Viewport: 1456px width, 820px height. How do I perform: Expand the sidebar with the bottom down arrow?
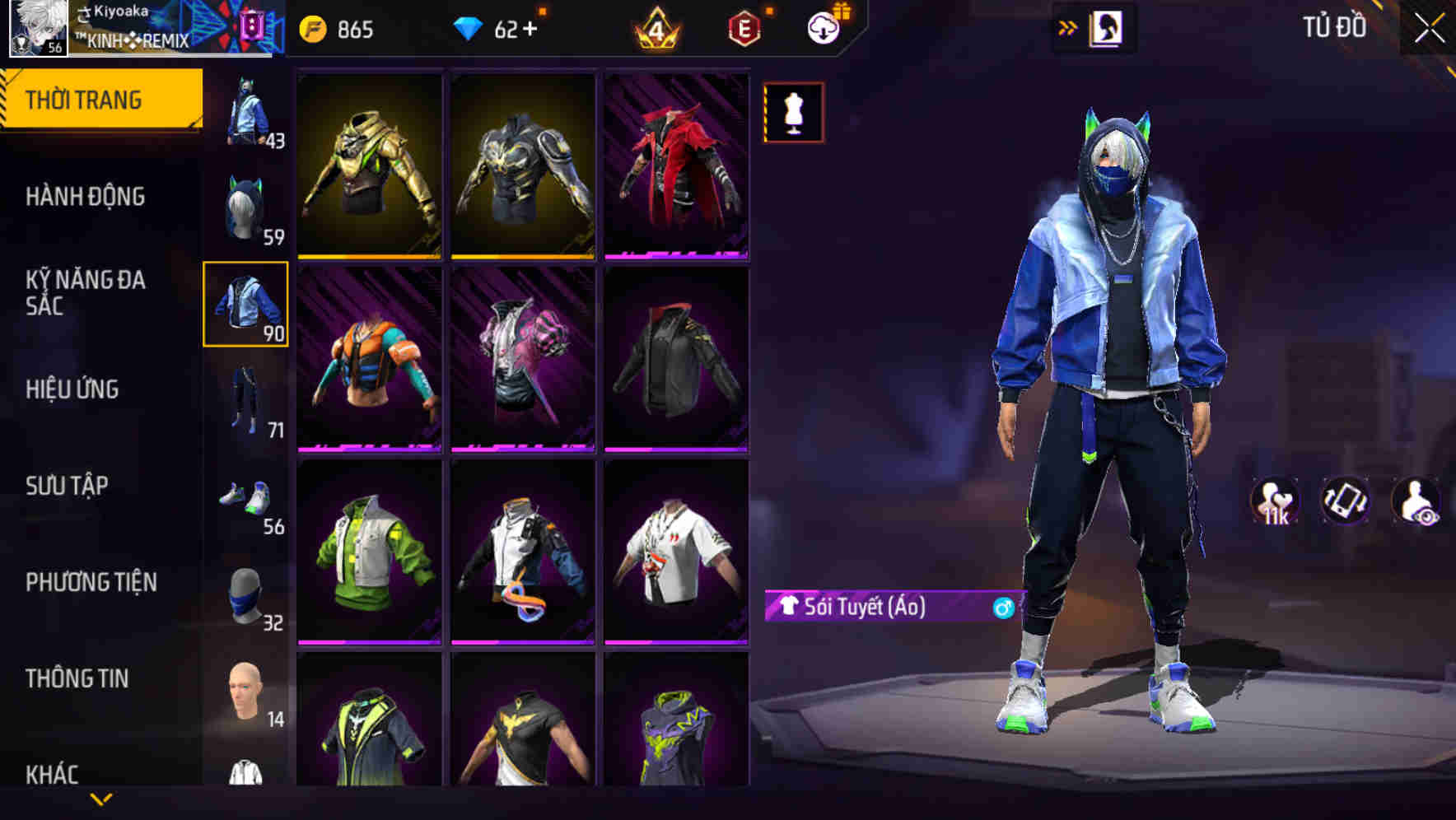click(x=99, y=800)
